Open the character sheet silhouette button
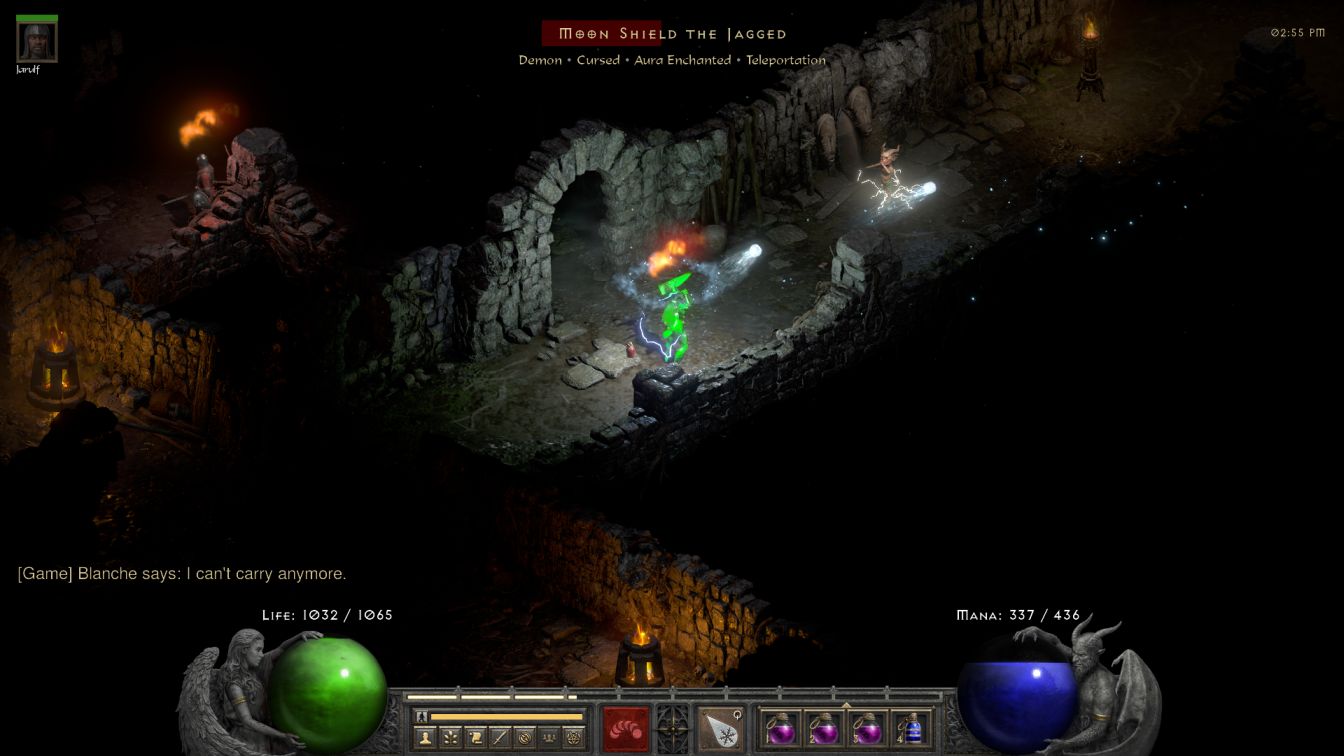The width and height of the screenshot is (1344, 756). click(425, 738)
